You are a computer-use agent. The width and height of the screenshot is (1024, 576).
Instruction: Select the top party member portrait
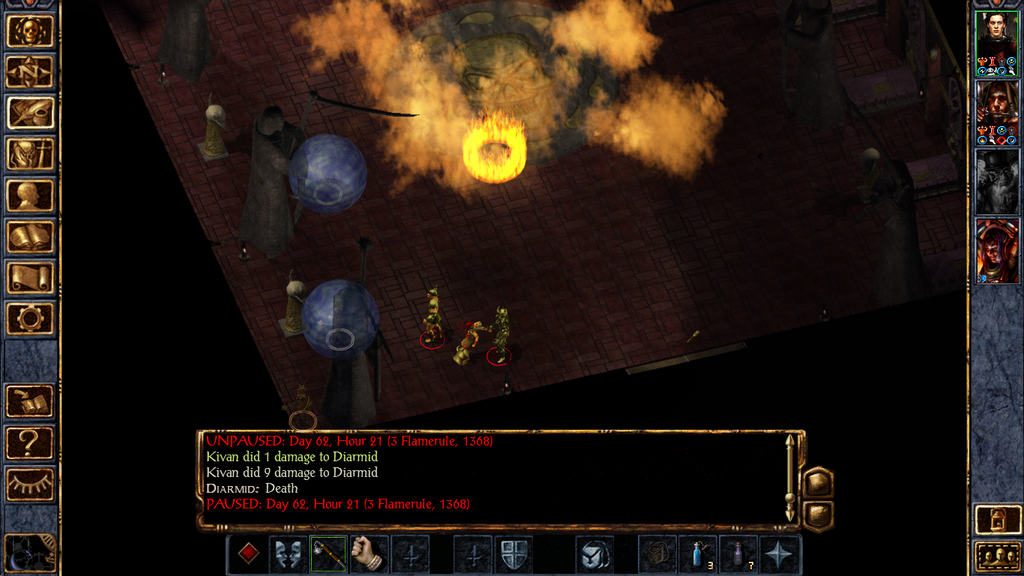point(997,43)
